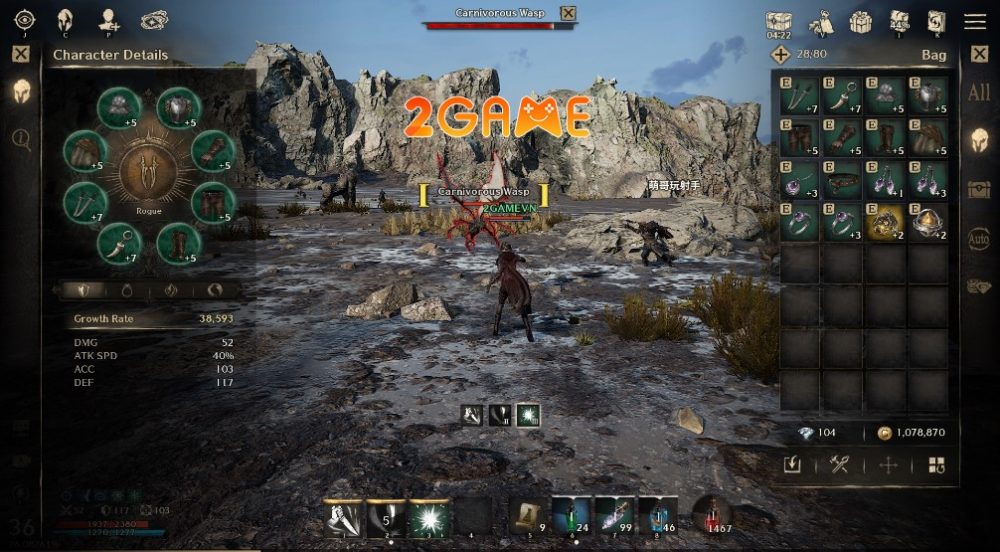Open the crossed hammer and tongs crafting button
The width and height of the screenshot is (1000, 552).
(839, 464)
